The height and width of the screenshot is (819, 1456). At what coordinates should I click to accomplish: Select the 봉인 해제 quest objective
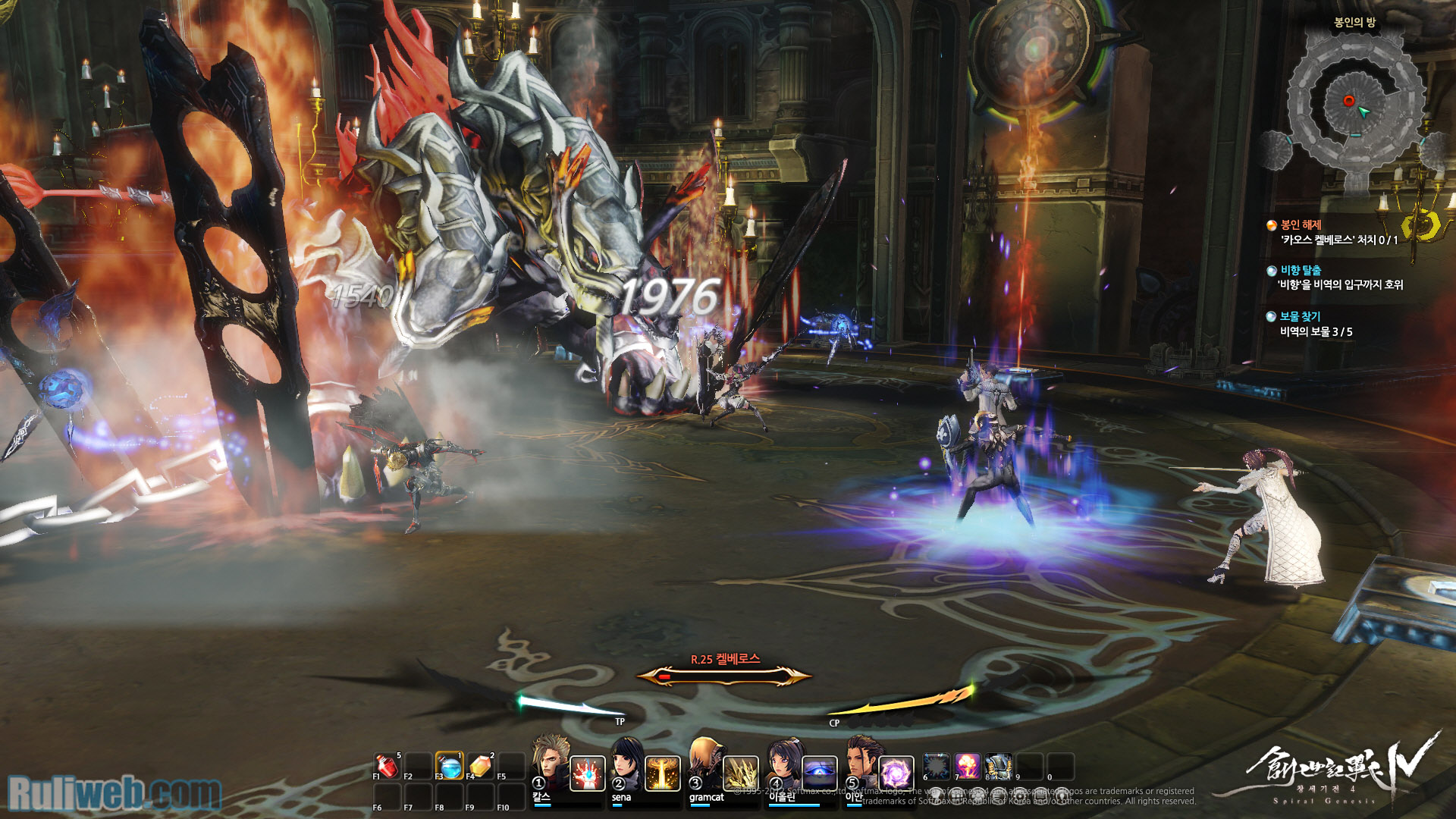point(1301,225)
